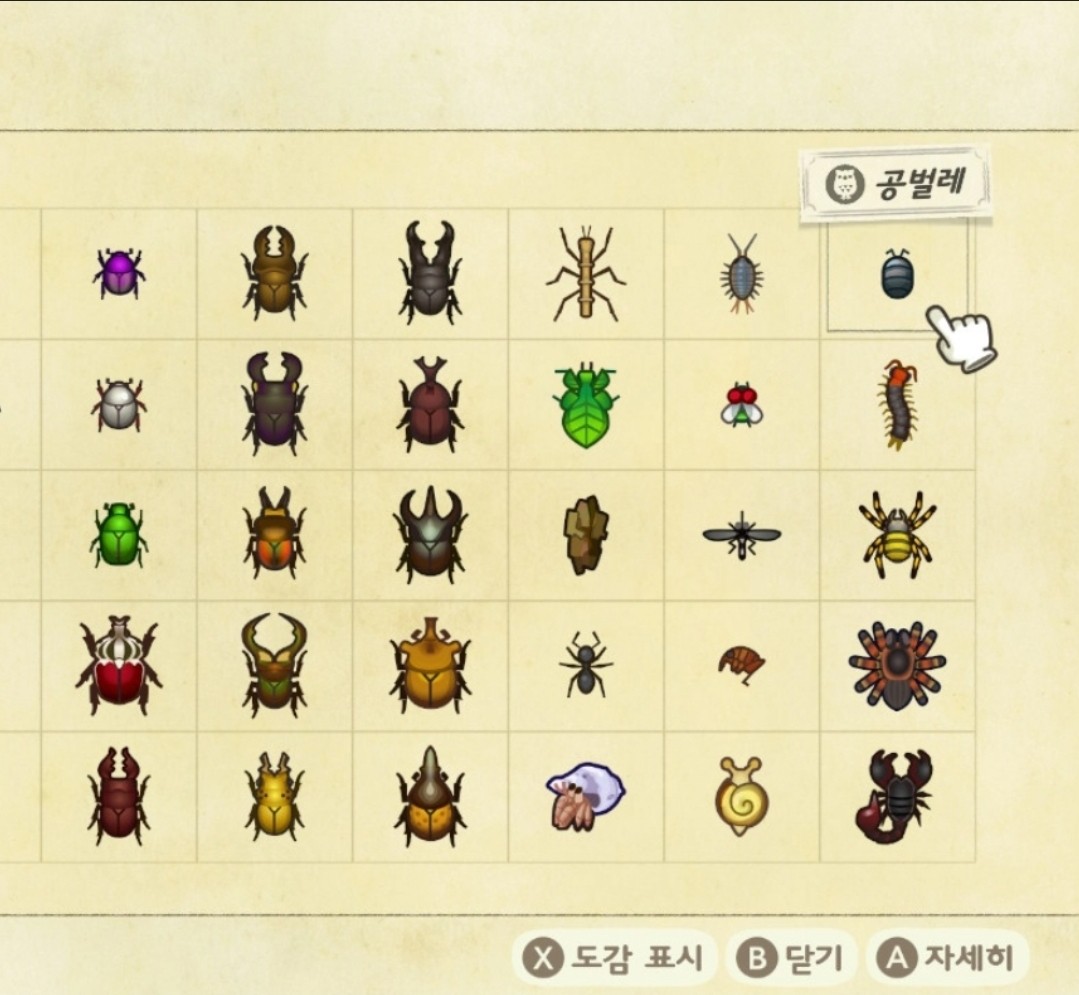Screen dimensions: 1079x995
Task: Pick the yellow-striped spider
Action: click(x=897, y=532)
